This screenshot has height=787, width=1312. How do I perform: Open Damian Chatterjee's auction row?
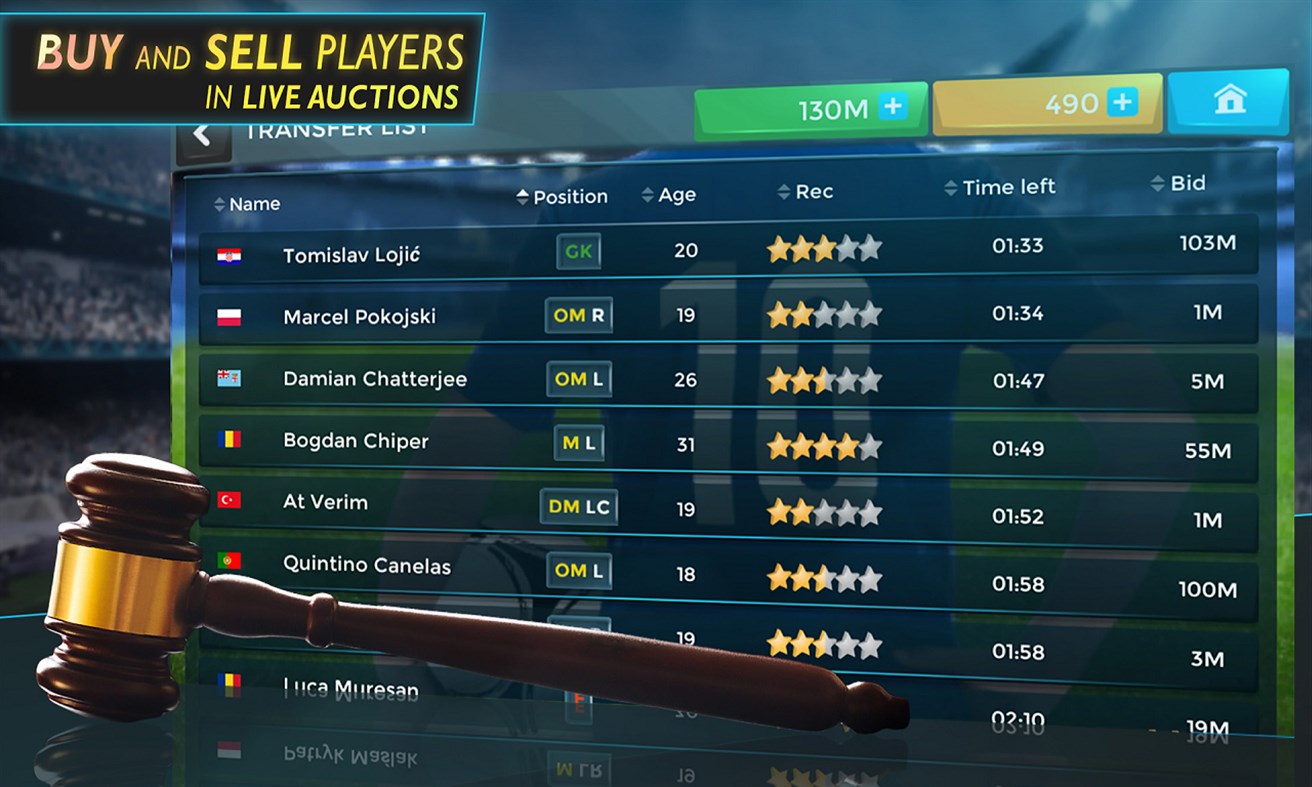[728, 380]
